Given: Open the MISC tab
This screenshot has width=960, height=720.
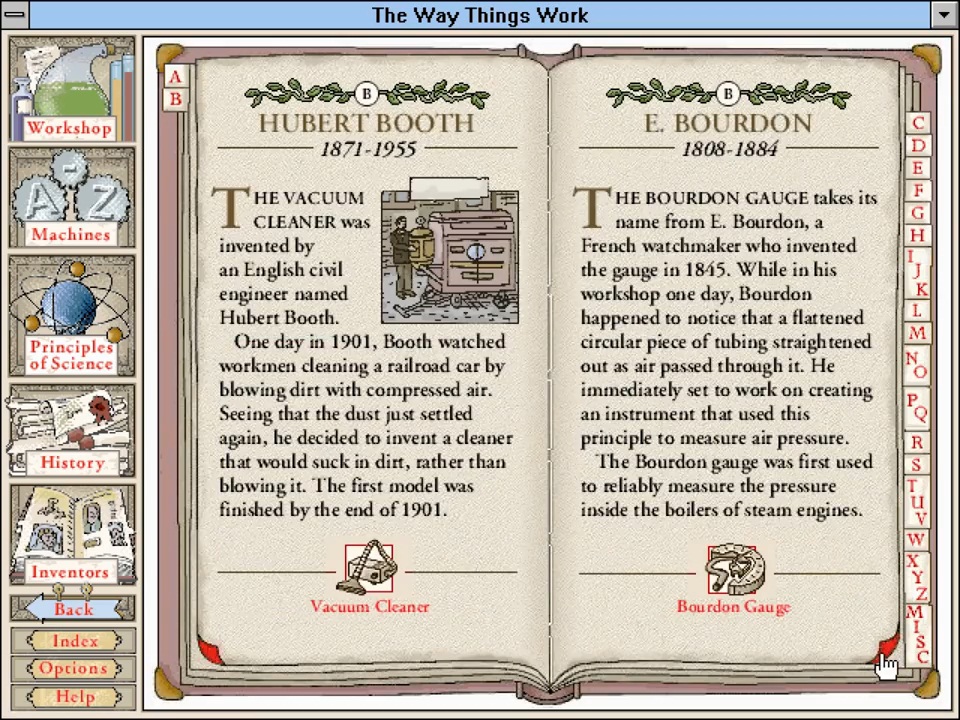Looking at the screenshot, I should 919,632.
